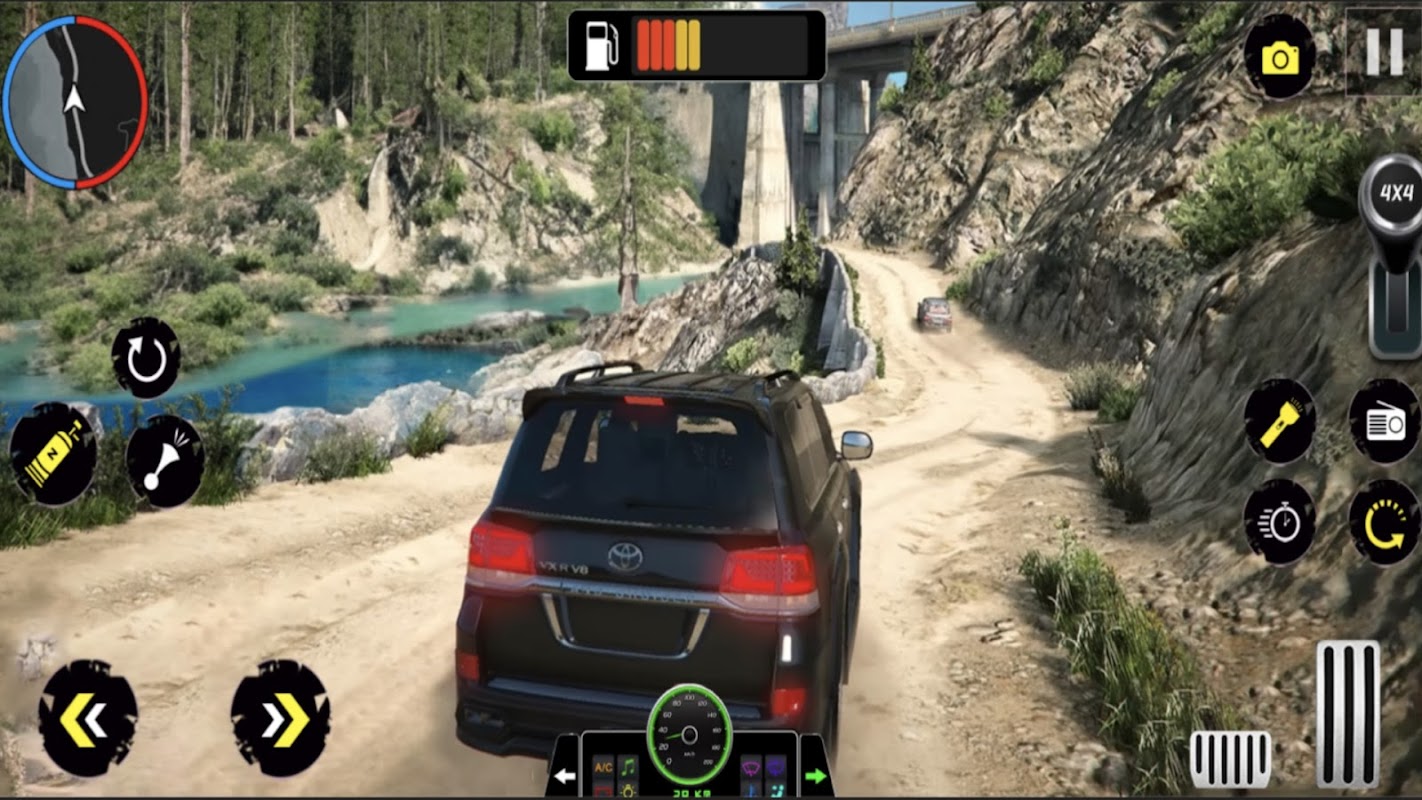The image size is (1422, 800).
Task: Steer right with the chevron button
Action: 280,717
